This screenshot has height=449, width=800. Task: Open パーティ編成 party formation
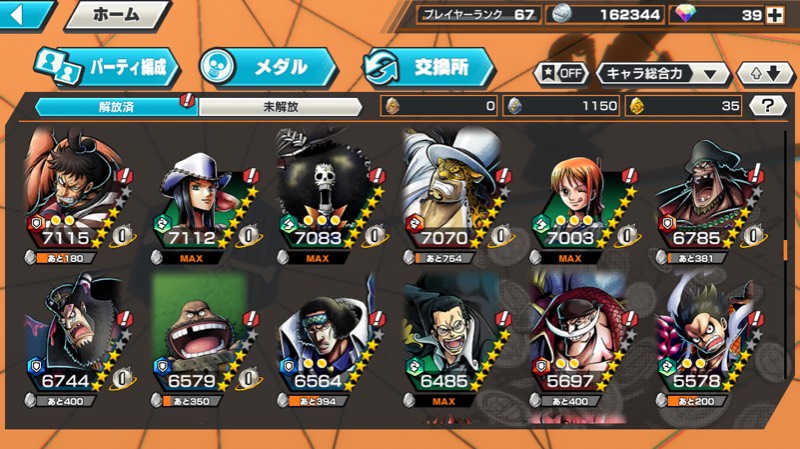[x=106, y=67]
